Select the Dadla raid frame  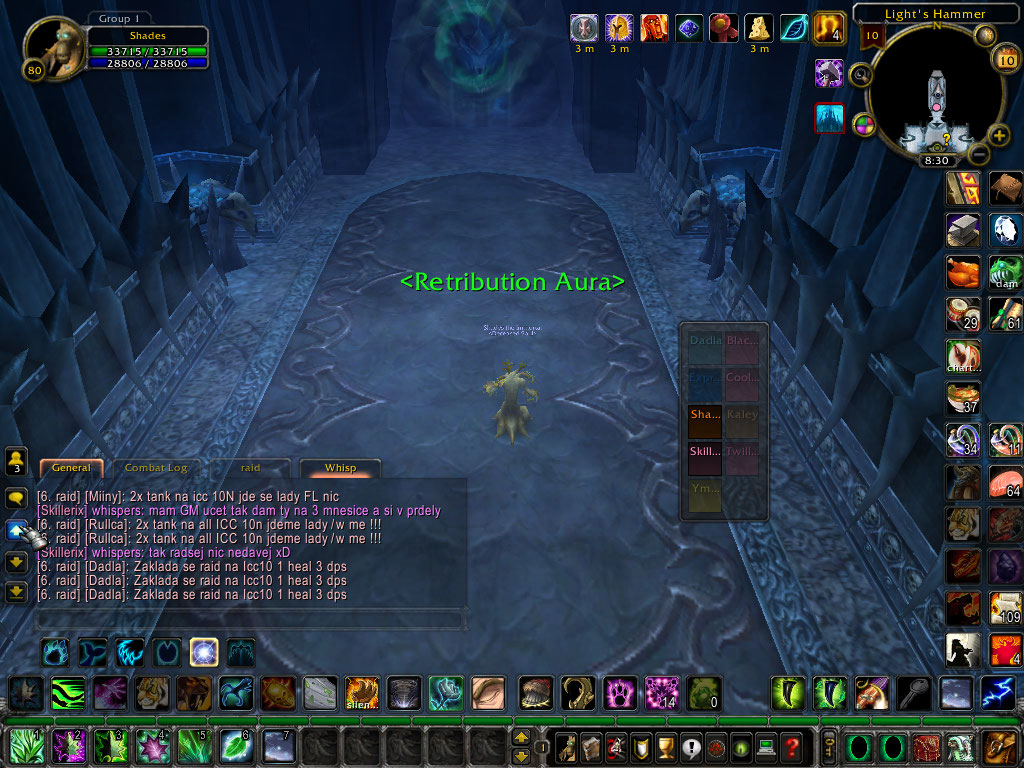click(x=705, y=341)
